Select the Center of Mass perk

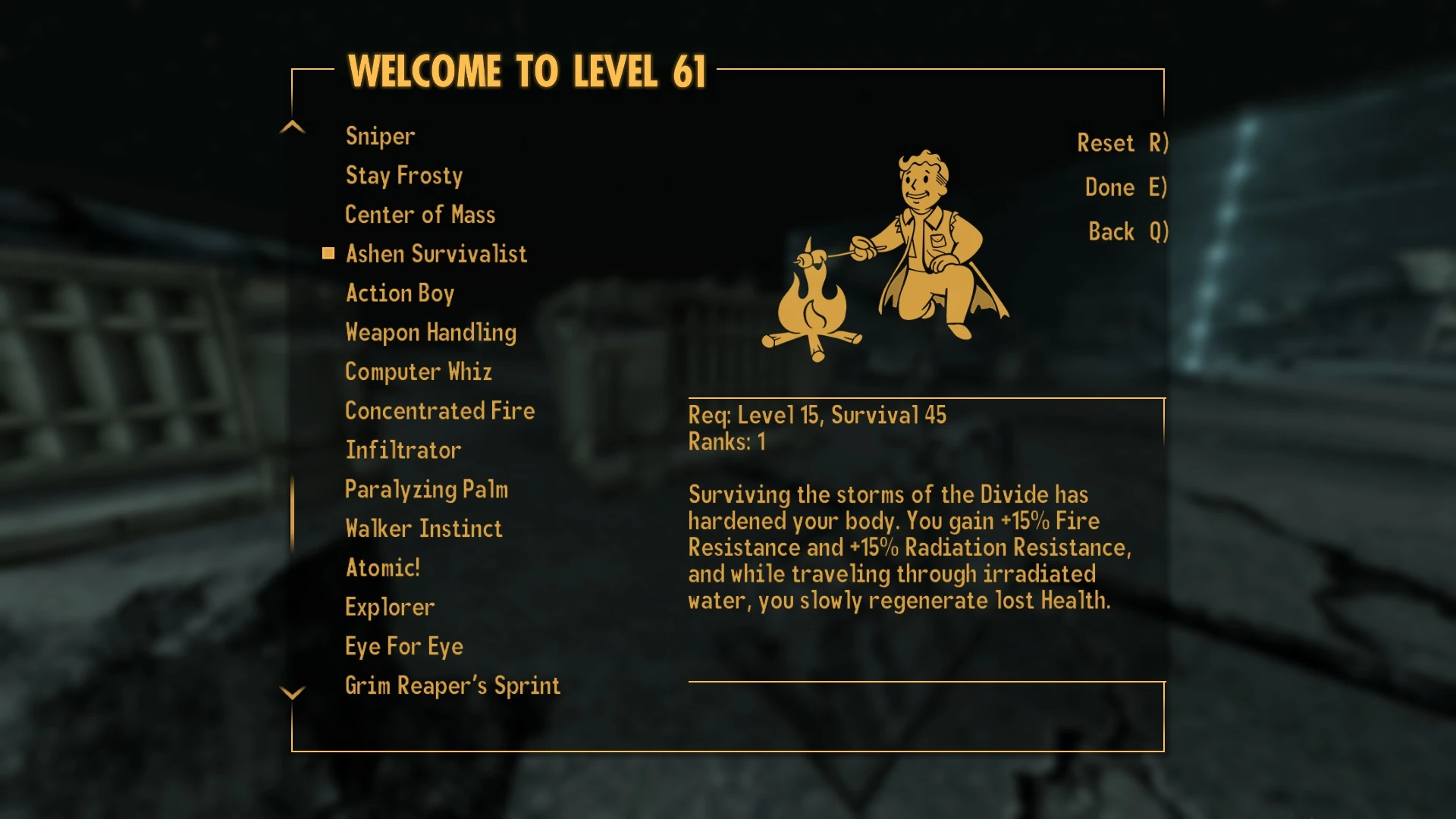pos(420,215)
